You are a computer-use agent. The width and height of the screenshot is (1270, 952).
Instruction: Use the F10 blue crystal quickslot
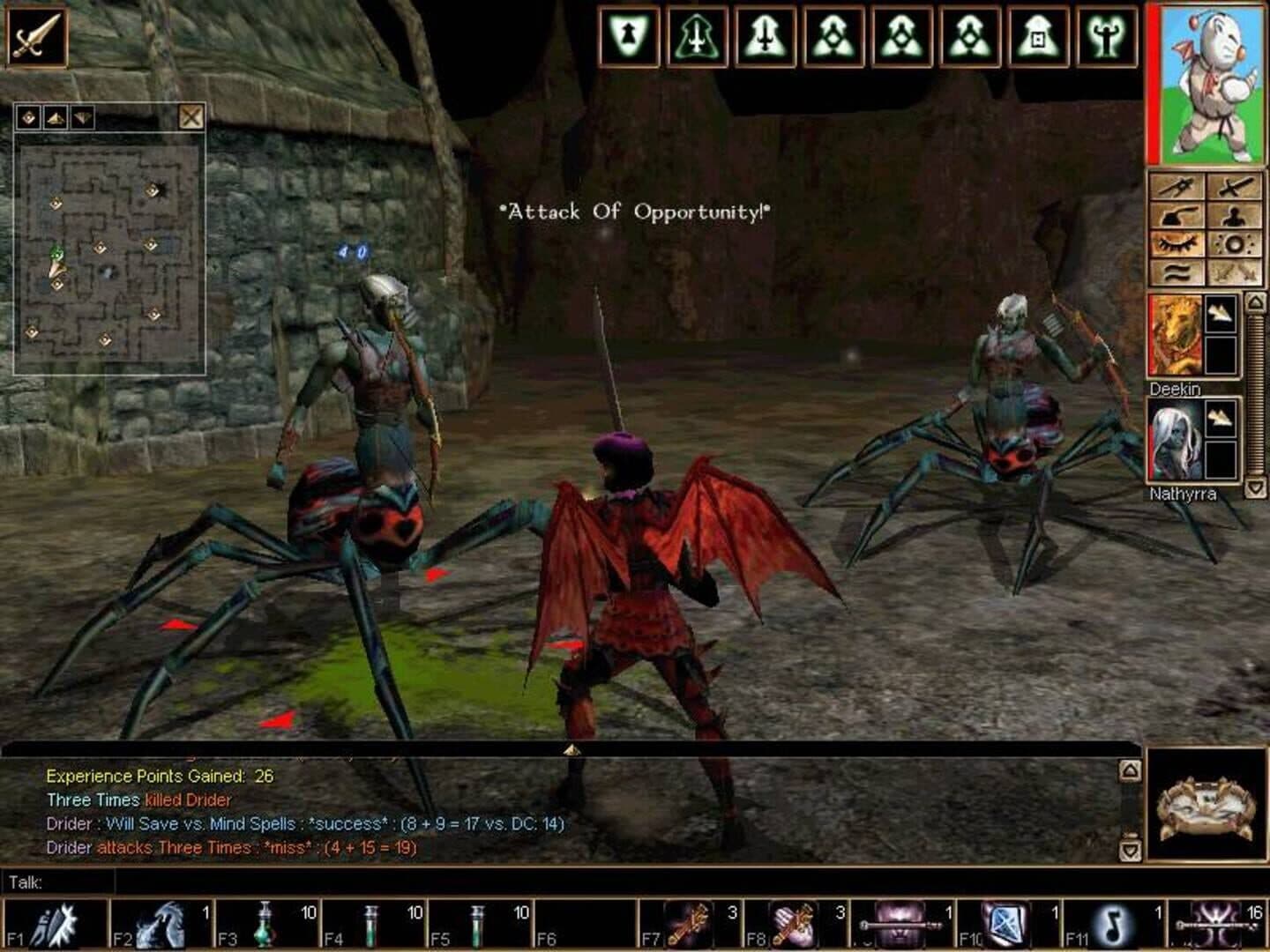1005,924
